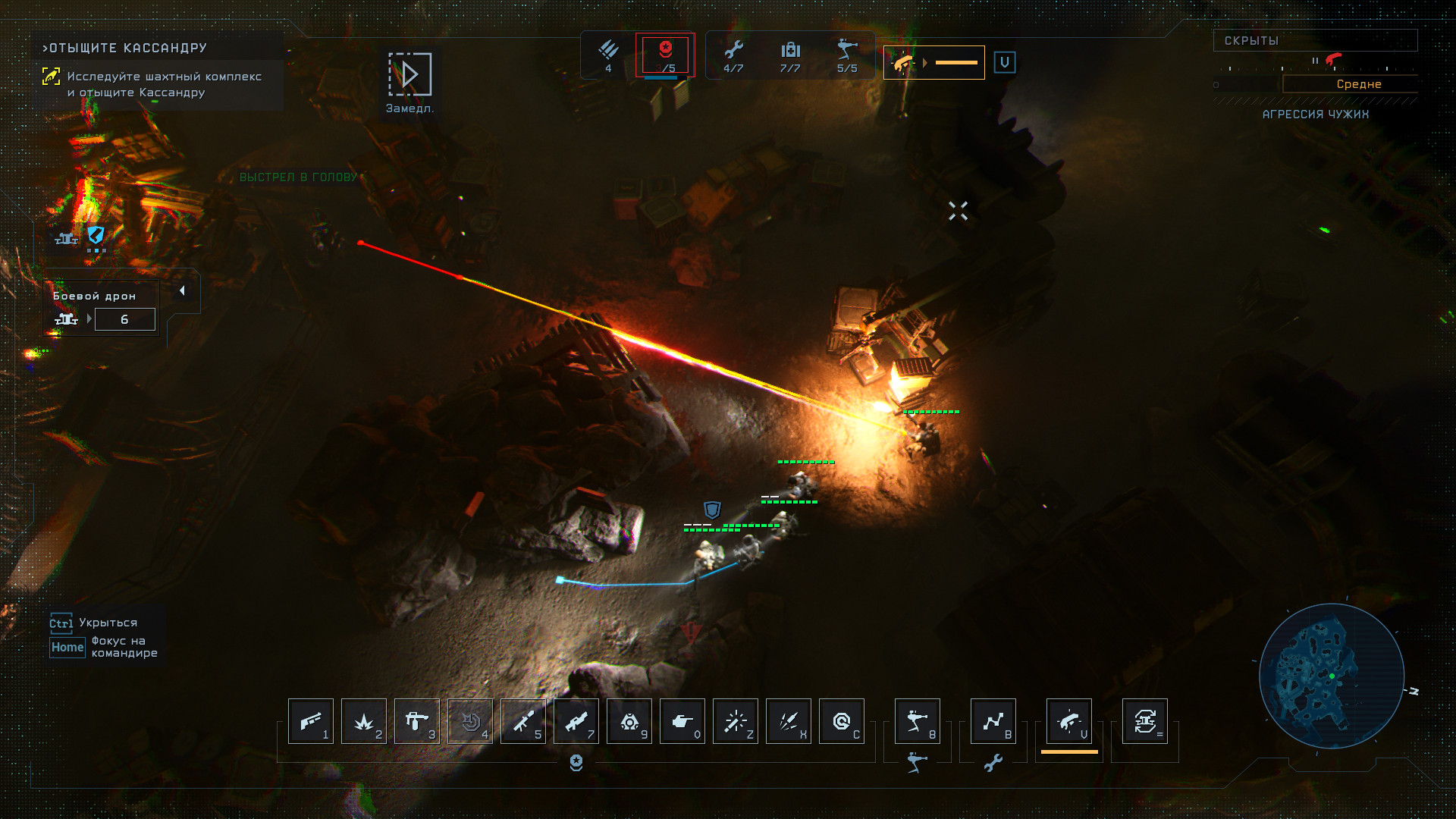Select the spiral ability in slot C
The width and height of the screenshot is (1456, 819).
tap(842, 721)
